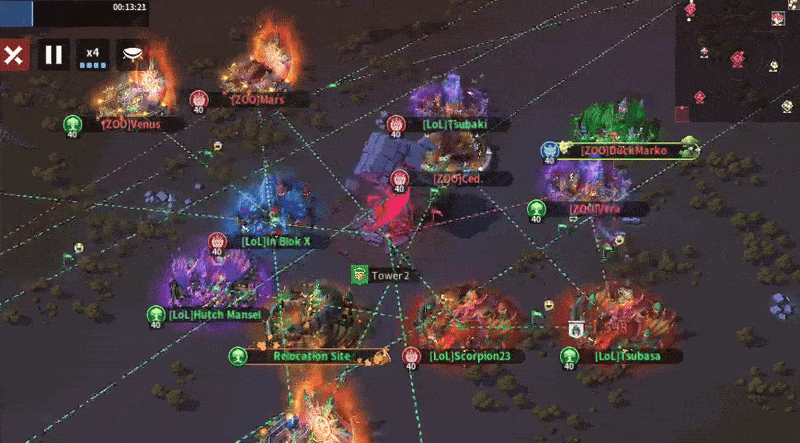This screenshot has width=800, height=443.
Task: Select the [ZOO]Mars city name tag
Action: pos(258,100)
